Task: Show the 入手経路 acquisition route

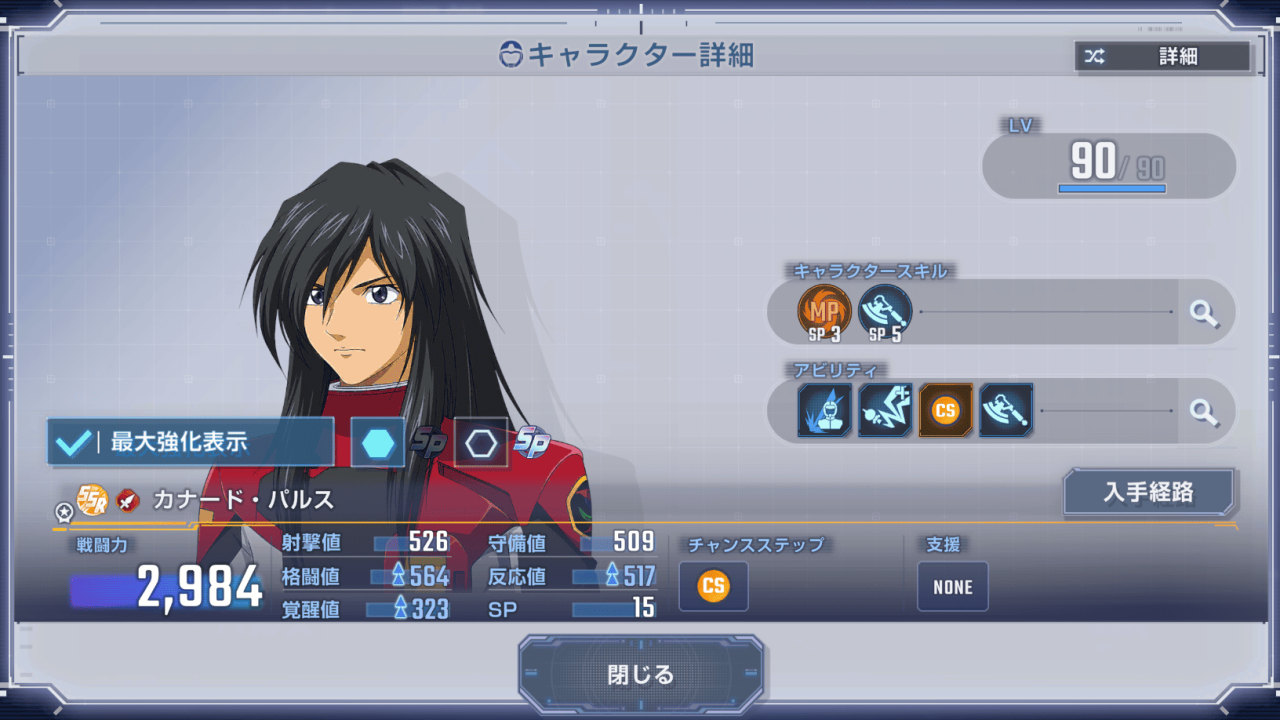Action: [x=1150, y=493]
